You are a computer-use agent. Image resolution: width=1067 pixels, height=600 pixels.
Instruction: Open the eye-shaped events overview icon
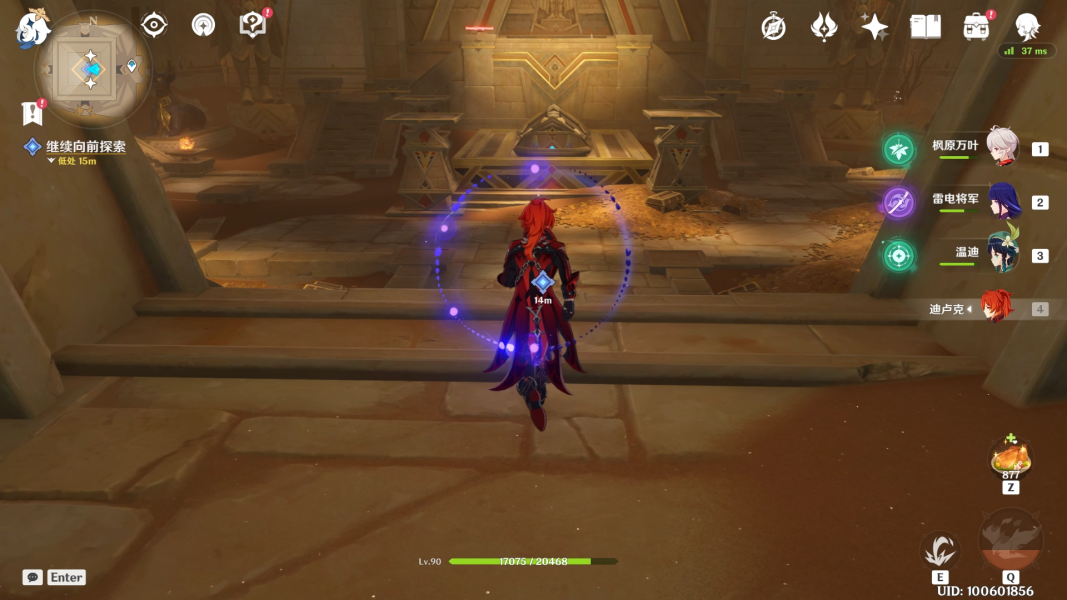click(154, 25)
